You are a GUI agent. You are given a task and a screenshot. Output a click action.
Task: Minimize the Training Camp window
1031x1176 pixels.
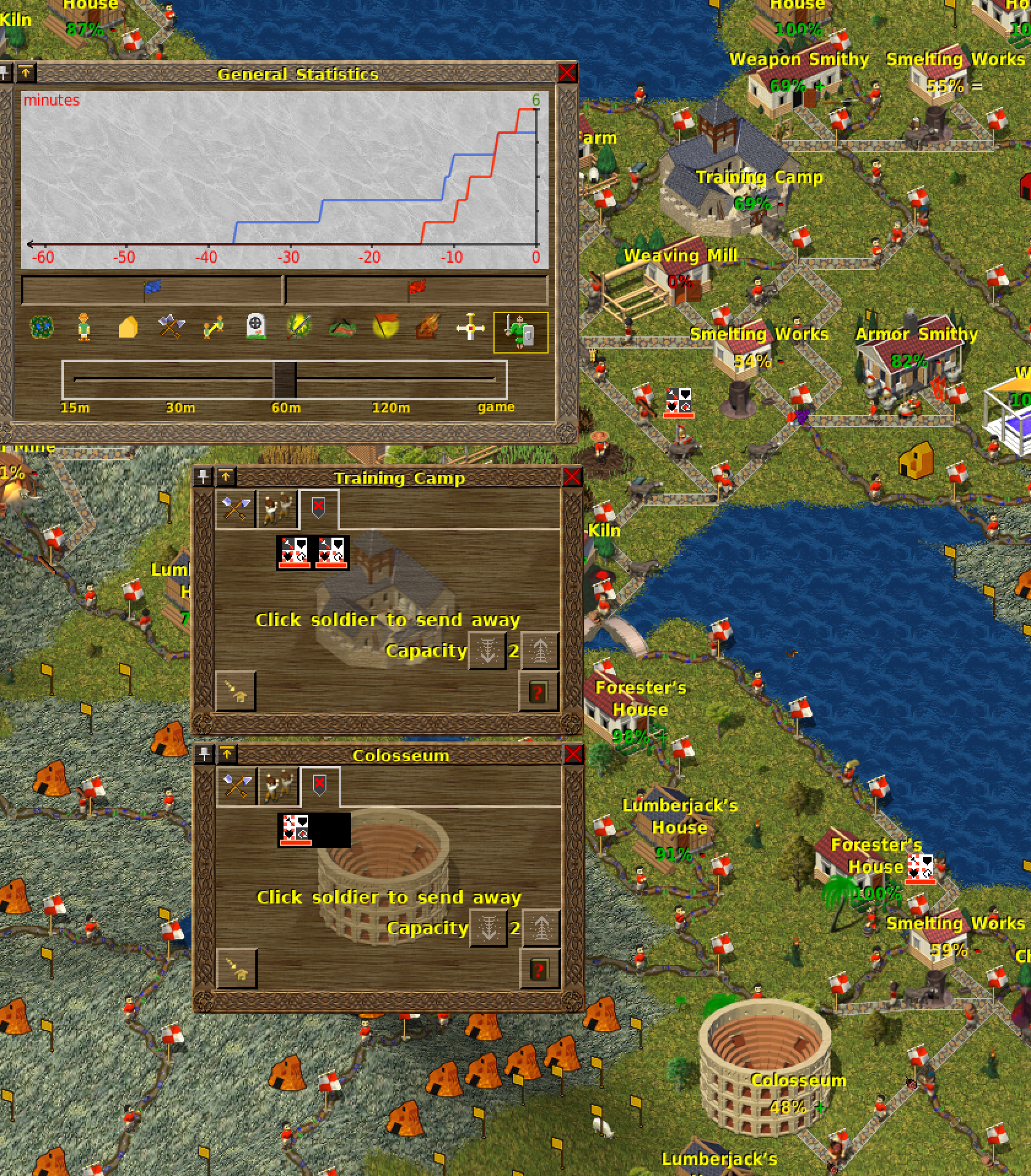226,477
